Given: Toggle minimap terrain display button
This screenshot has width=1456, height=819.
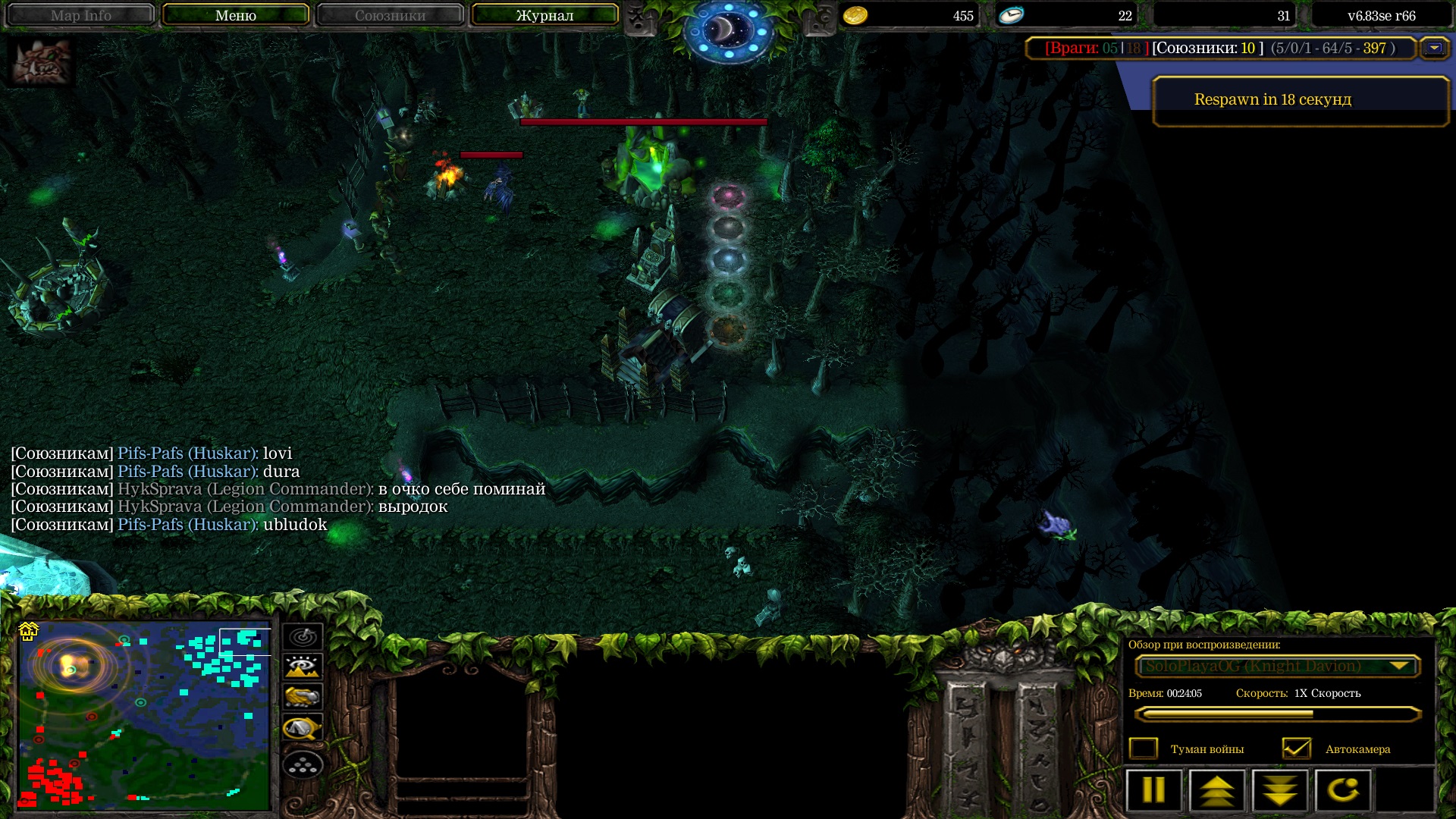Looking at the screenshot, I should point(303,667).
